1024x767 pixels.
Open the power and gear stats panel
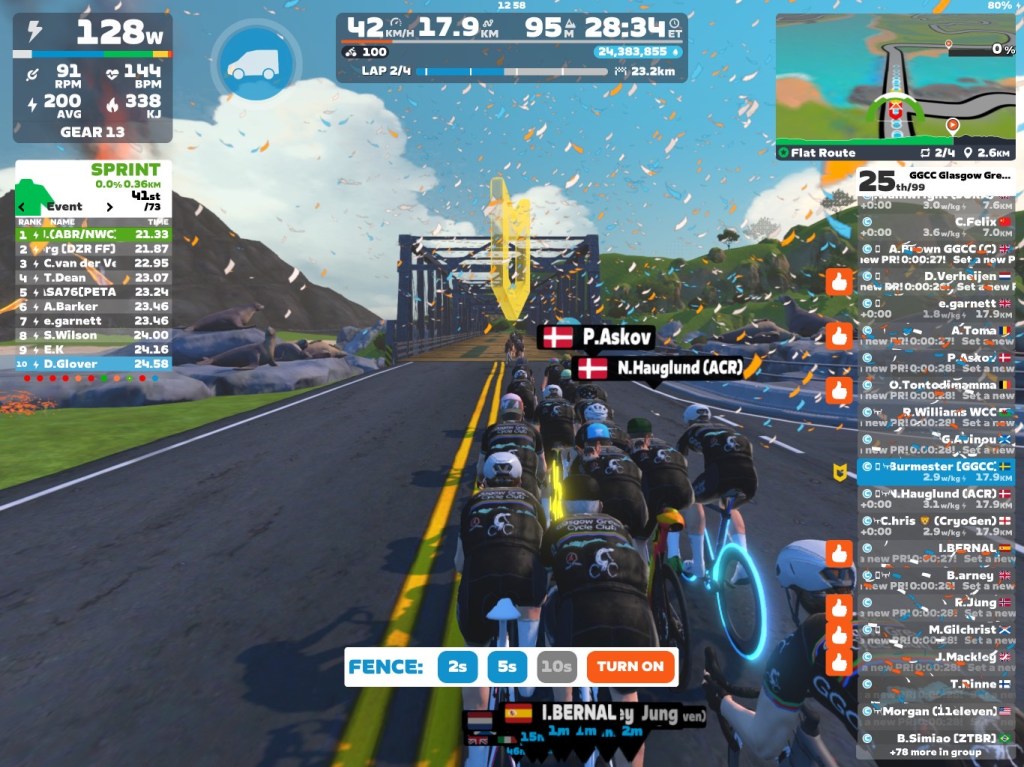click(92, 77)
